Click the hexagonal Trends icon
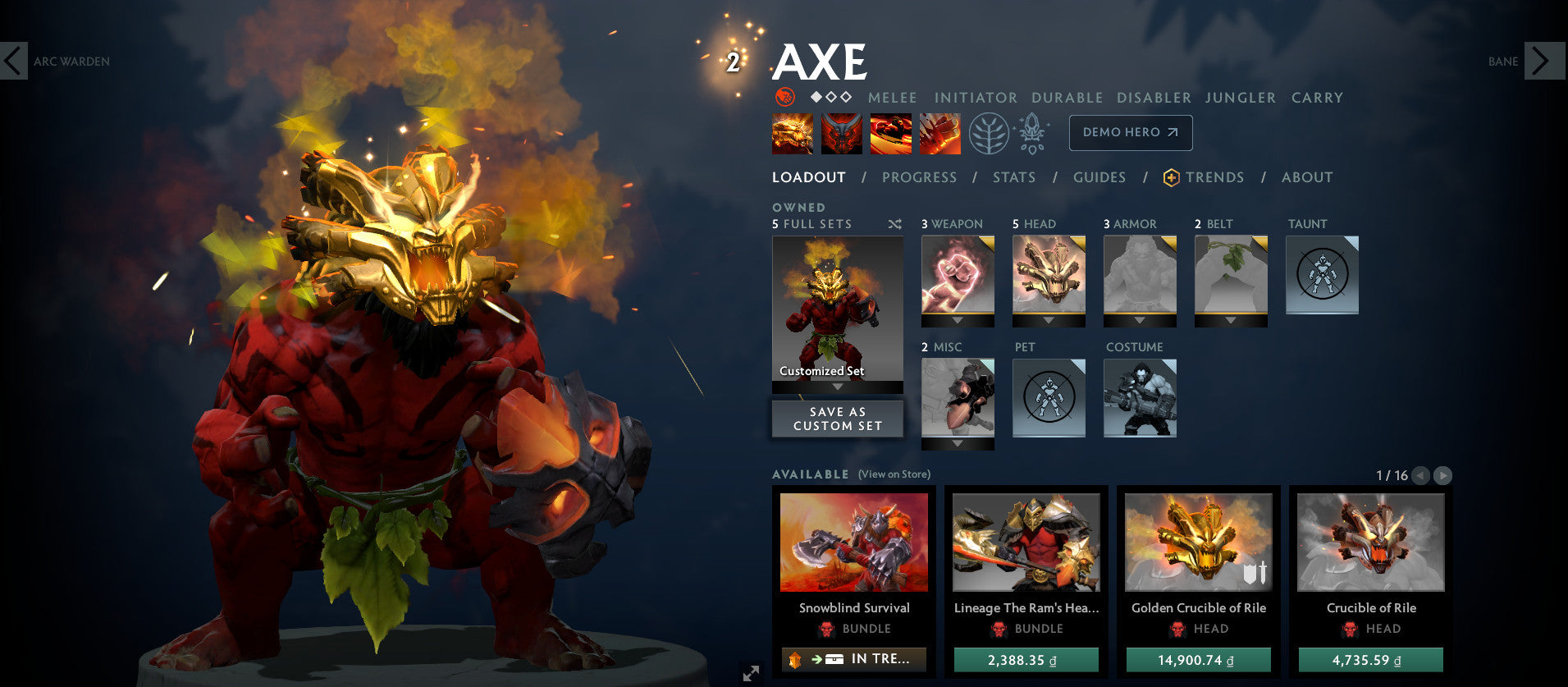The height and width of the screenshot is (687, 1568). point(1171,177)
